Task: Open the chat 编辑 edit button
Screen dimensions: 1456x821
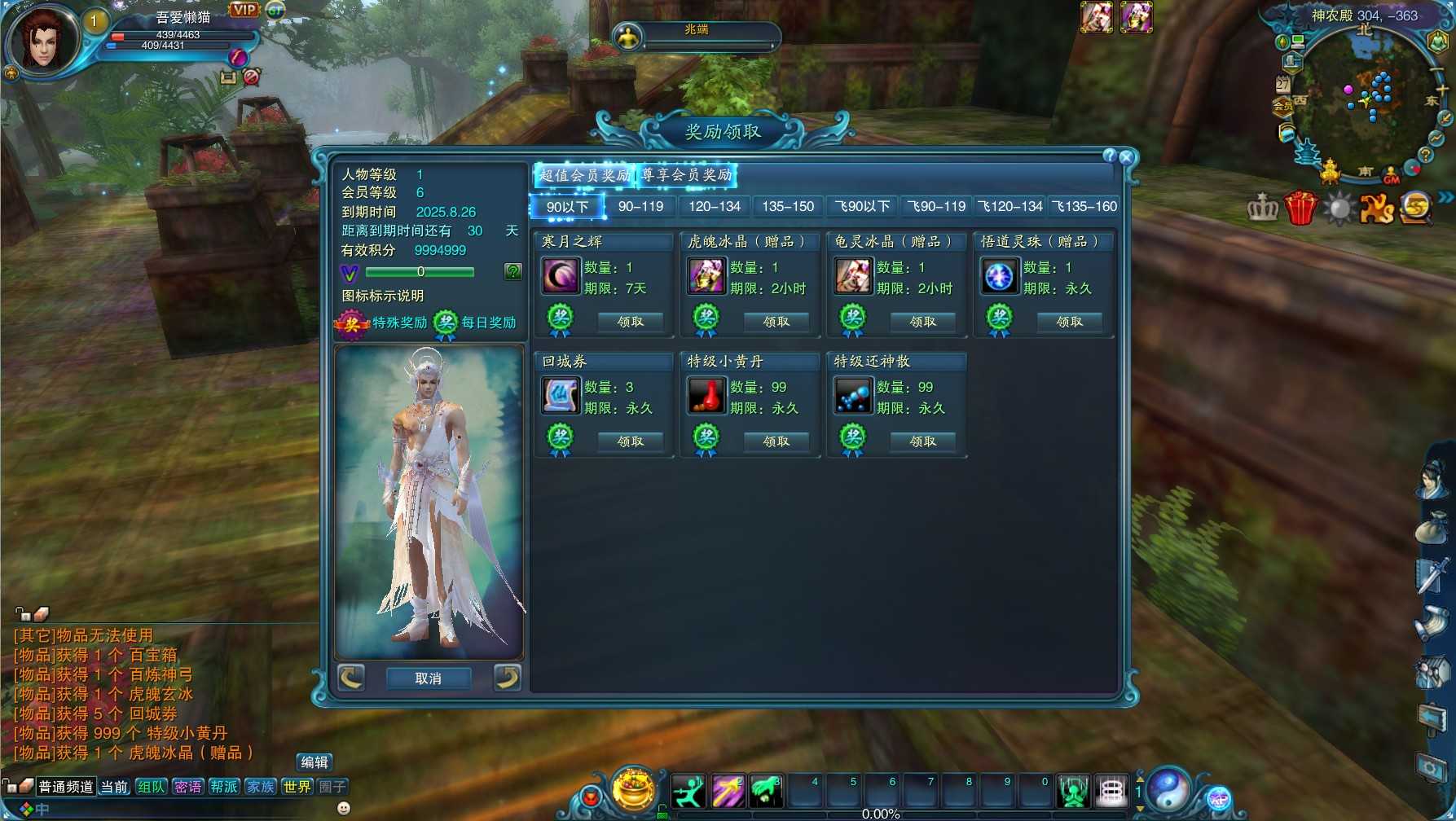Action: click(x=315, y=762)
